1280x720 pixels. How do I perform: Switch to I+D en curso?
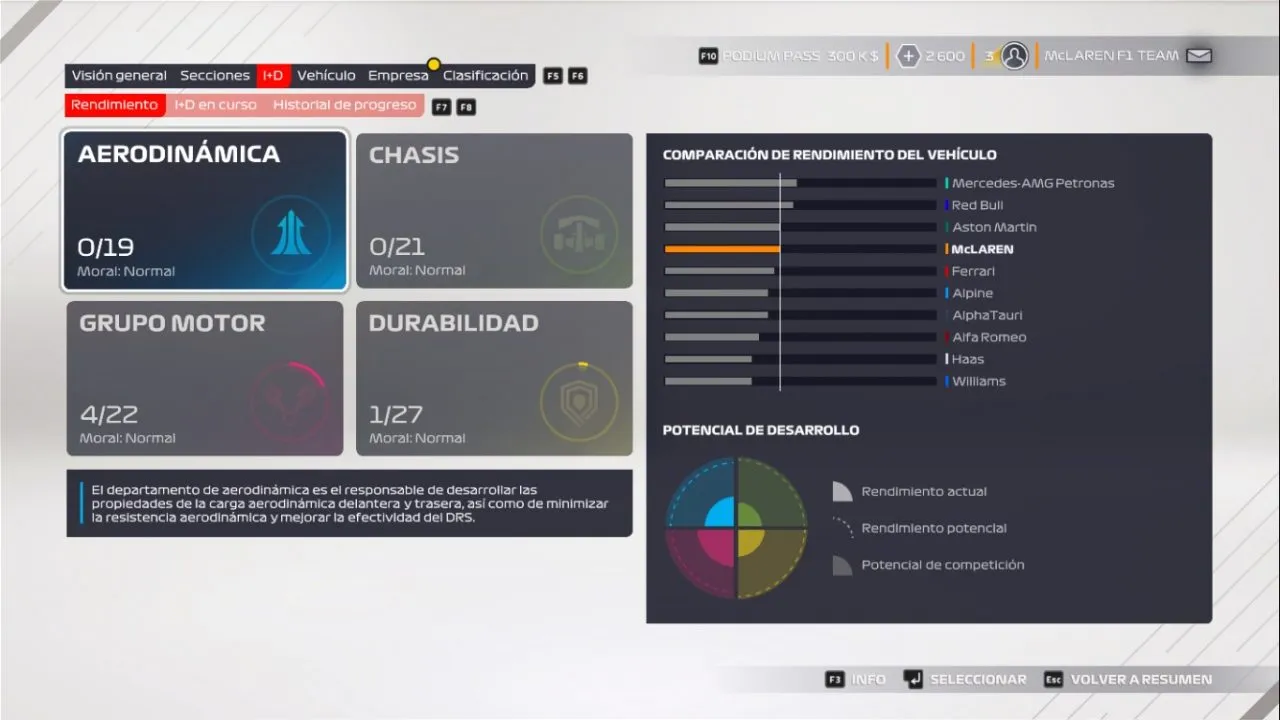[215, 105]
